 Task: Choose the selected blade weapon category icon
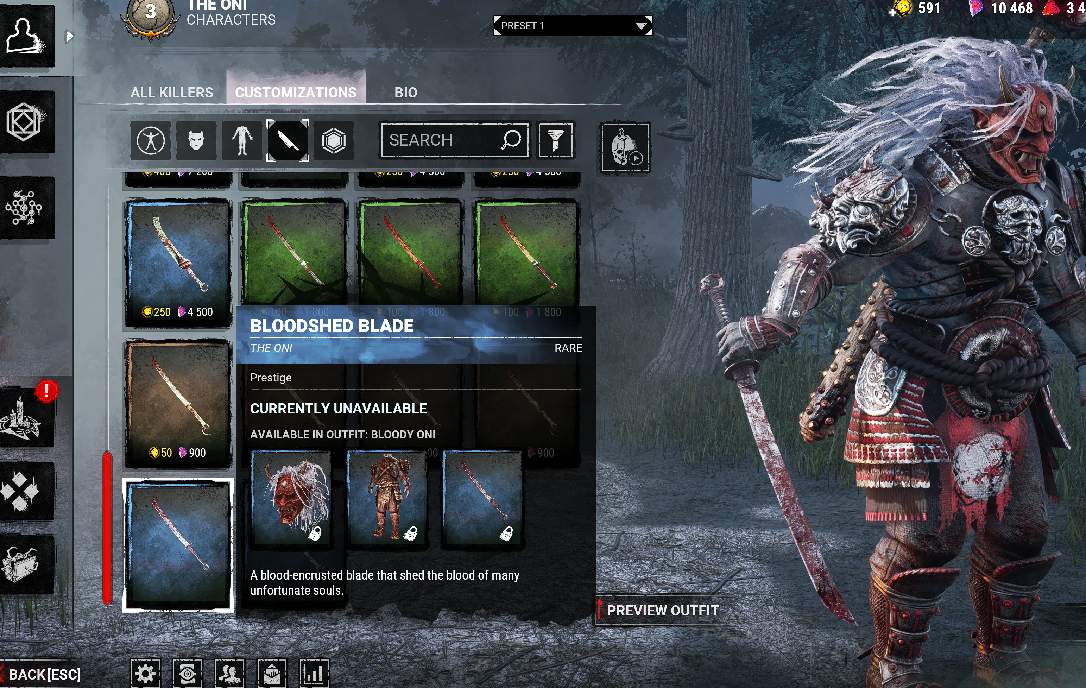[x=287, y=142]
